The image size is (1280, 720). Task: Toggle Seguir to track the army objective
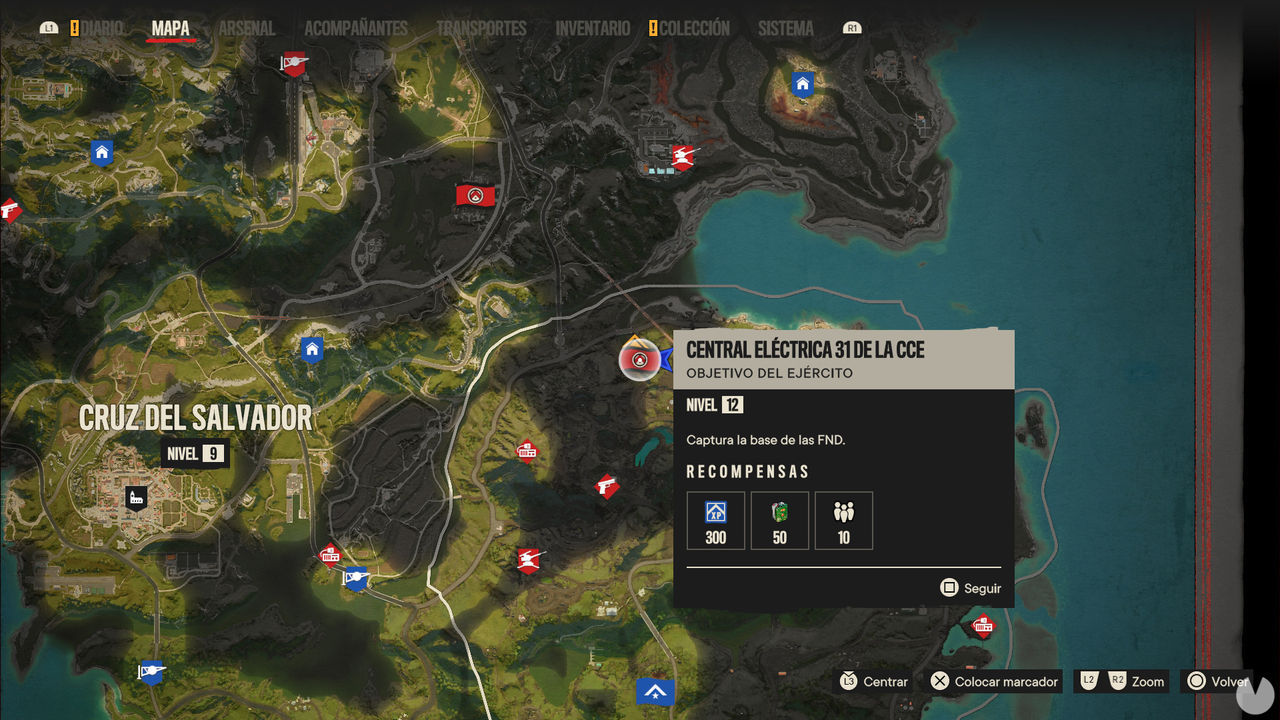point(970,588)
